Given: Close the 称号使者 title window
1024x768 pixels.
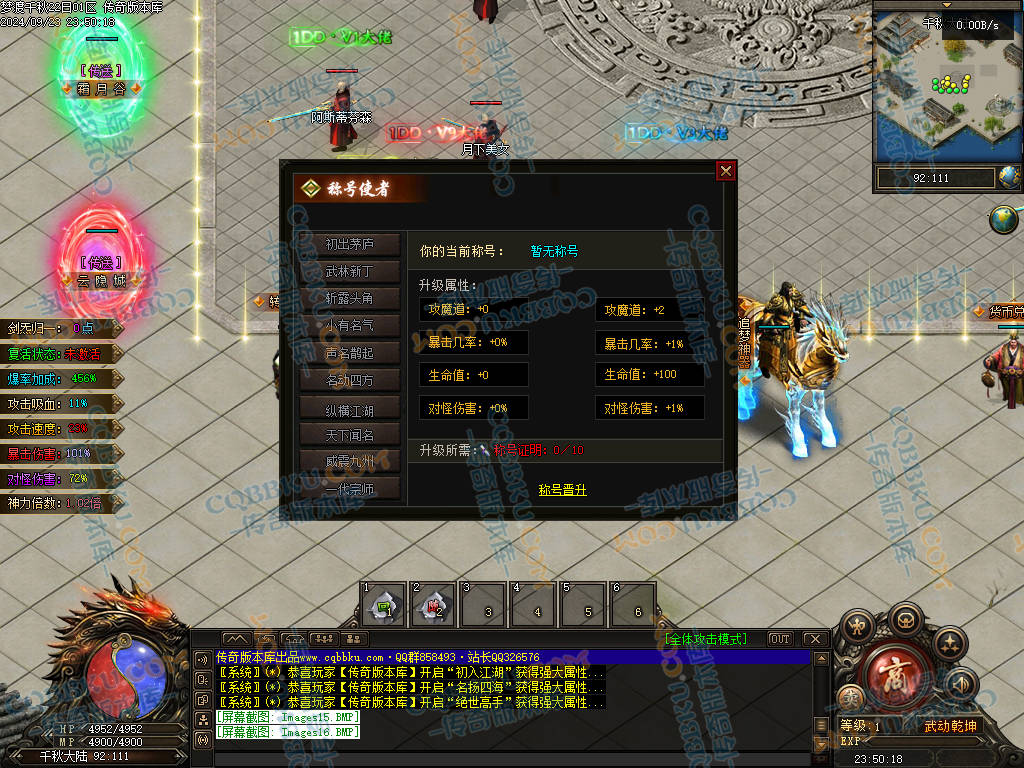Looking at the screenshot, I should 726,171.
